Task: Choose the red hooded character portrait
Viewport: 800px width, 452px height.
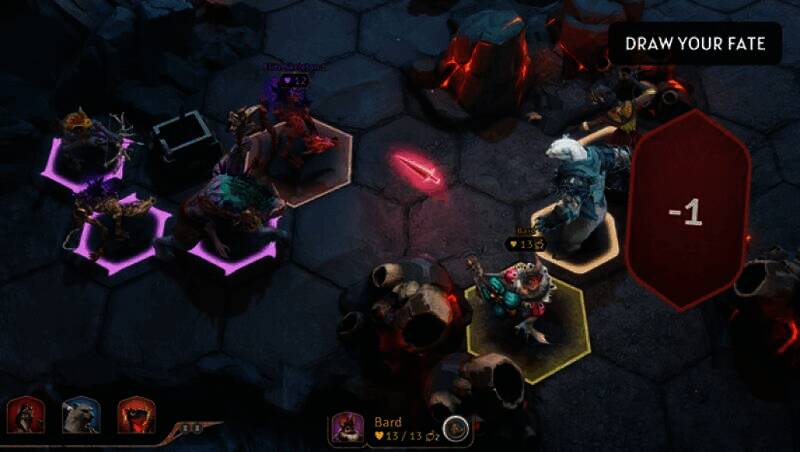Action: [x=23, y=413]
